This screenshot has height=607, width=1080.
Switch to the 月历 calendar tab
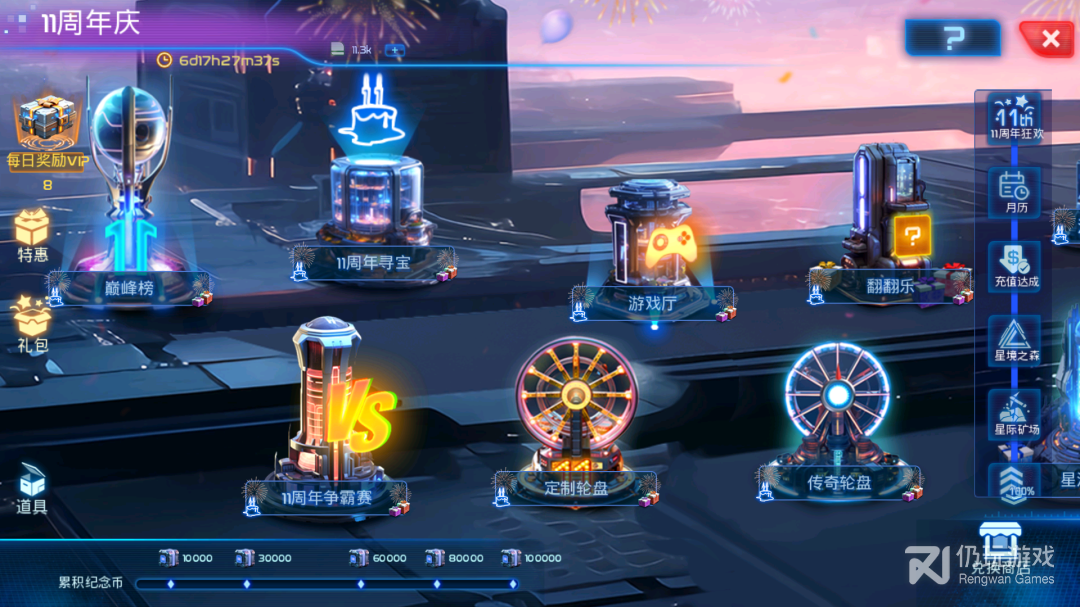pyautogui.click(x=1015, y=191)
